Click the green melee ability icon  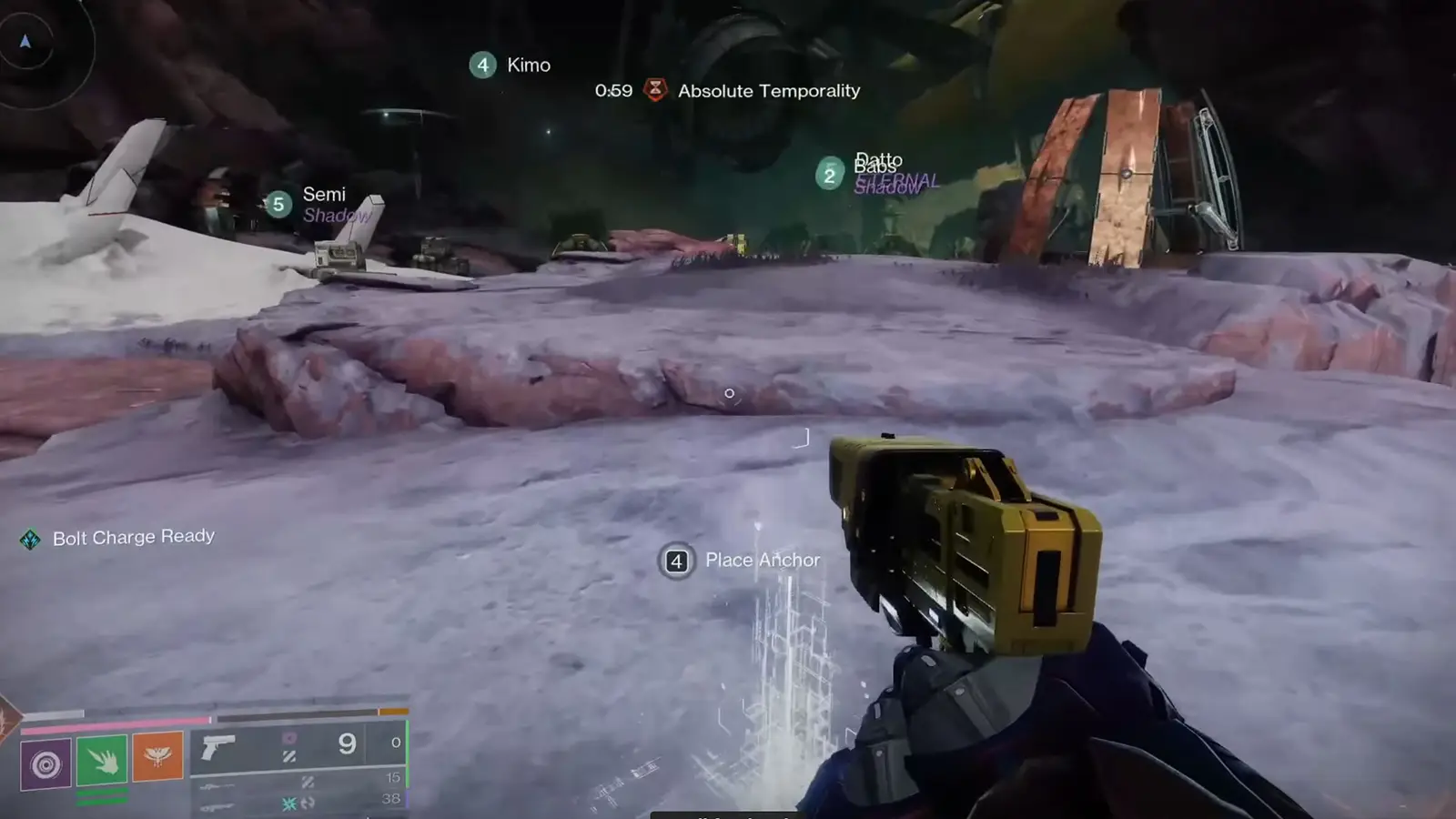coord(102,757)
